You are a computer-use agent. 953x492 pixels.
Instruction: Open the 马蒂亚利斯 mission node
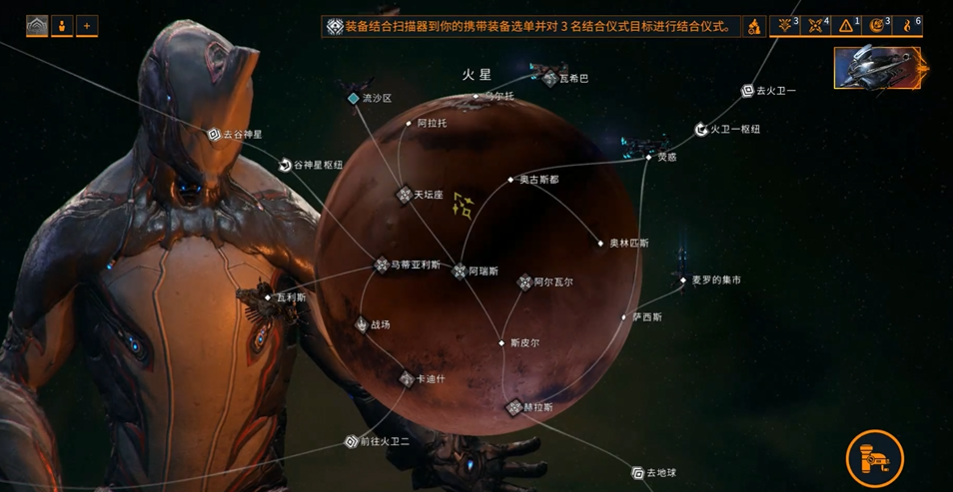tap(382, 265)
